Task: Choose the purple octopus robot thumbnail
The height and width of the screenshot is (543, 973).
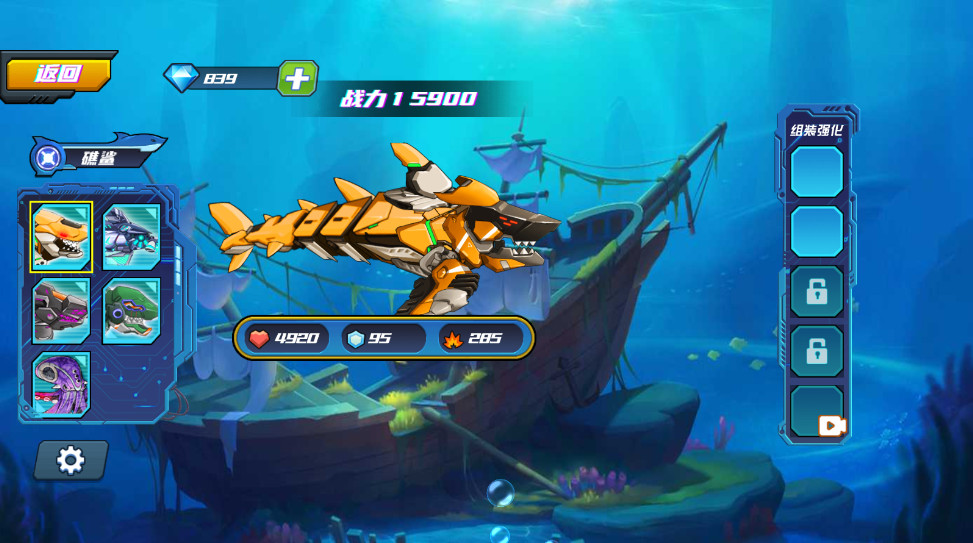Action: pyautogui.click(x=61, y=383)
